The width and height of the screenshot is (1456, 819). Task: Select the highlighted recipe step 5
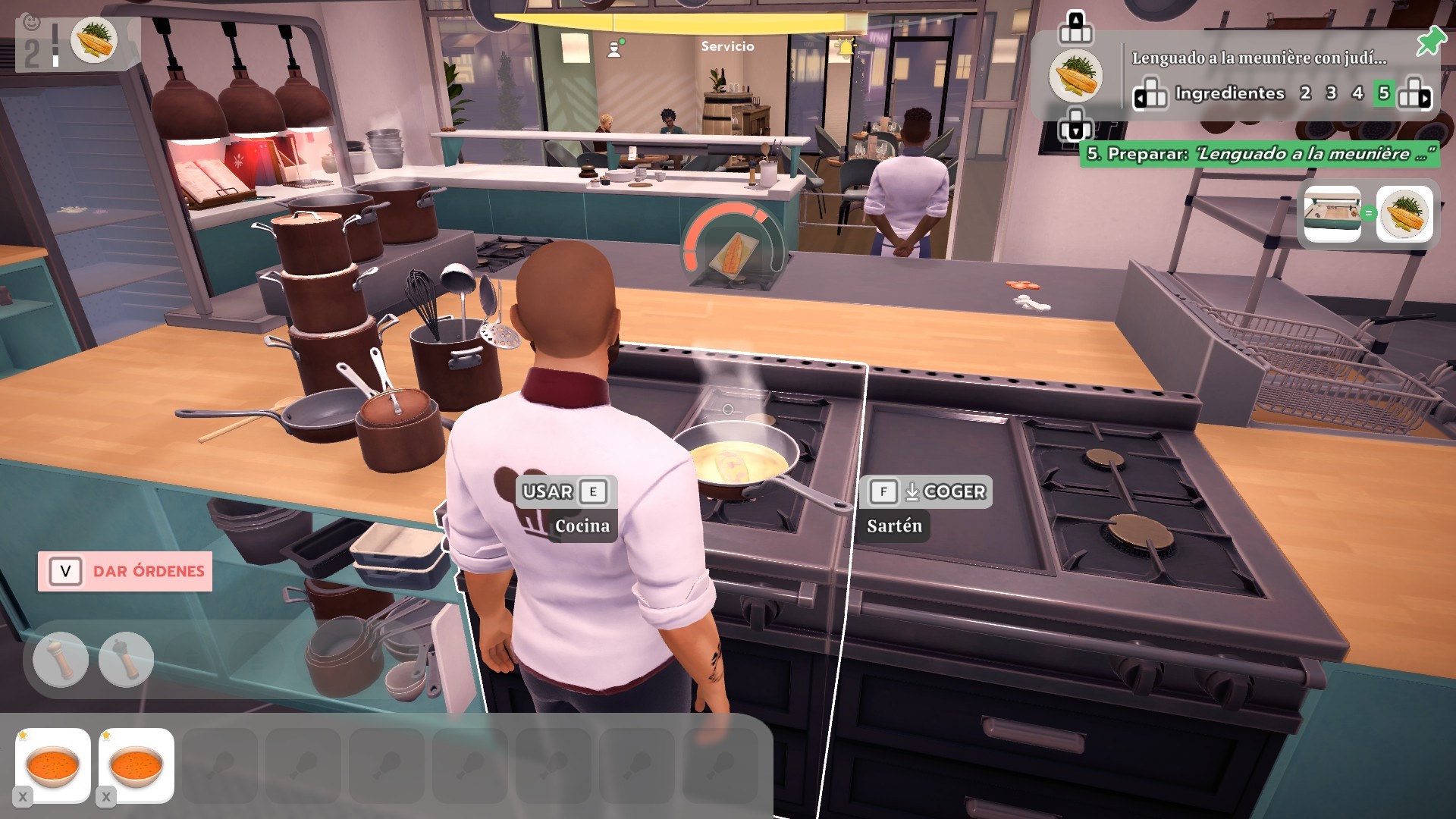click(1384, 93)
